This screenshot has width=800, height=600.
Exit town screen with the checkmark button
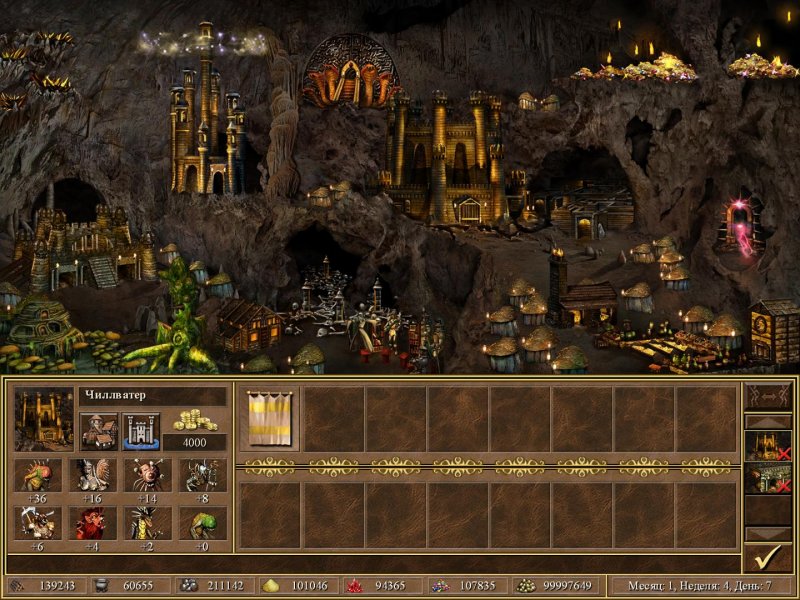click(x=768, y=555)
